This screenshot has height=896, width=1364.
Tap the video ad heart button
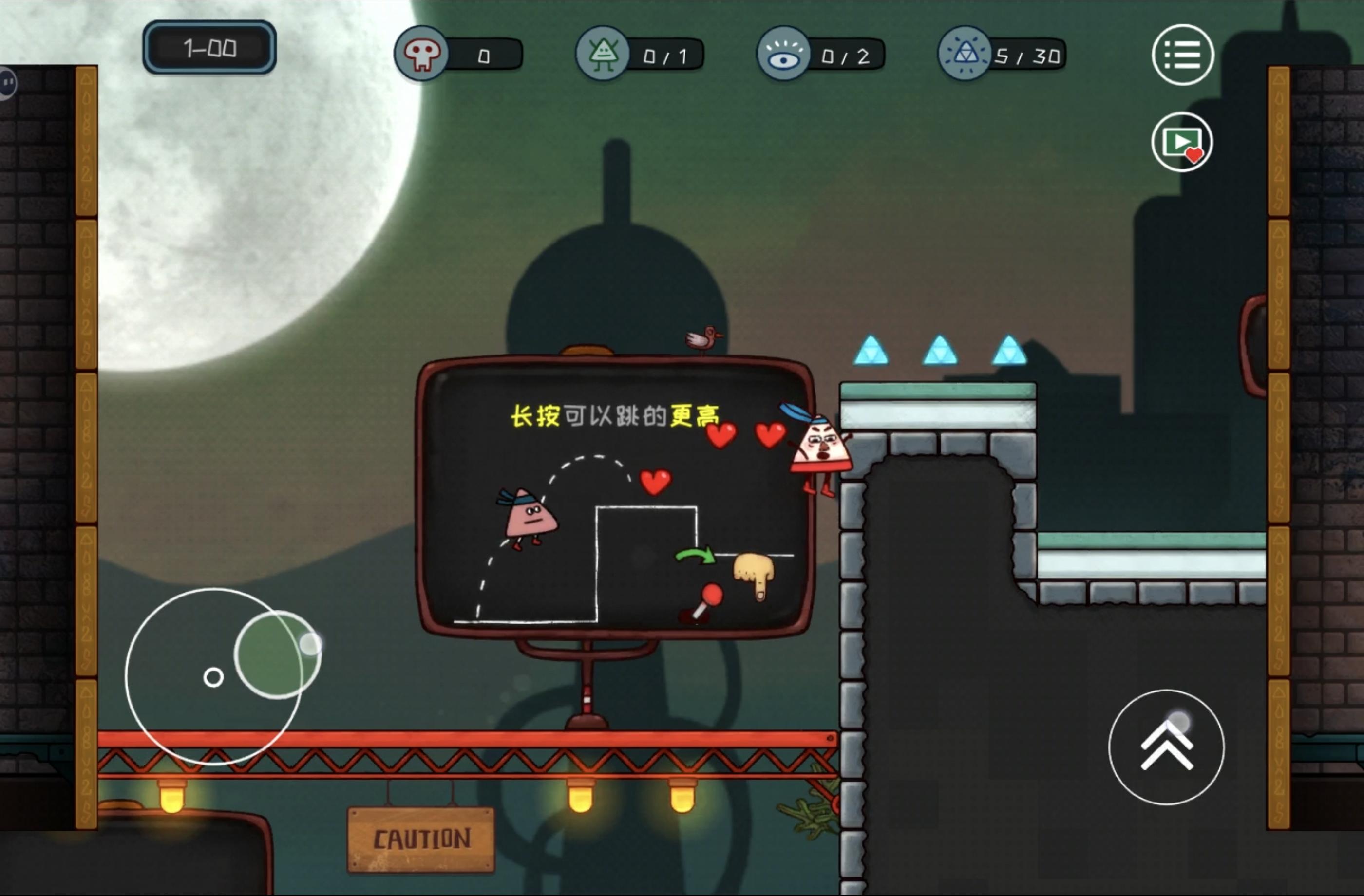[1182, 142]
